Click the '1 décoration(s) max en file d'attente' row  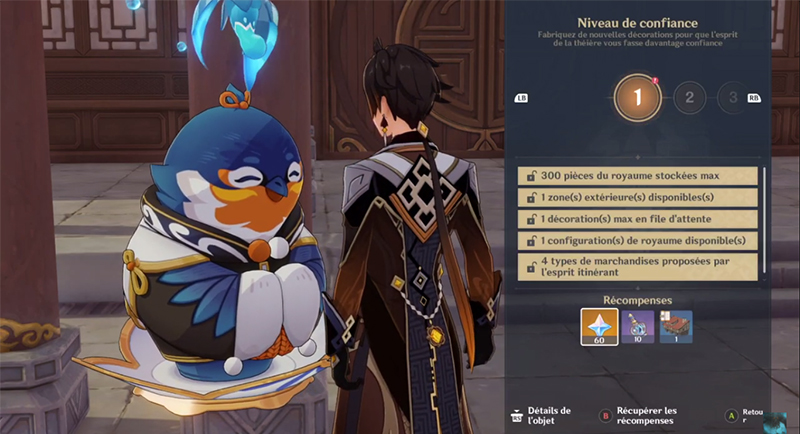click(637, 218)
